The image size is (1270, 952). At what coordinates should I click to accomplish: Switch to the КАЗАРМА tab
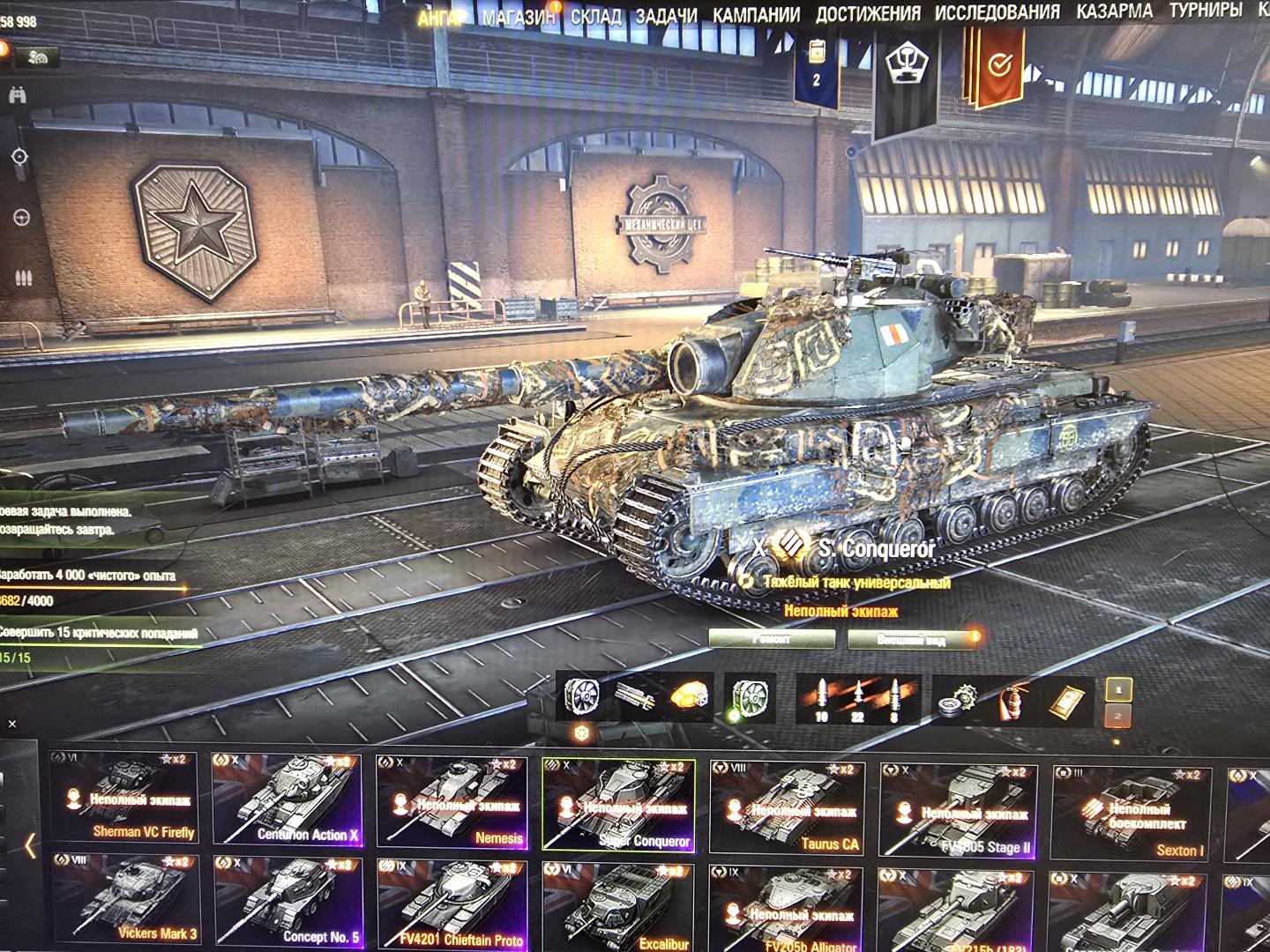click(x=1114, y=11)
